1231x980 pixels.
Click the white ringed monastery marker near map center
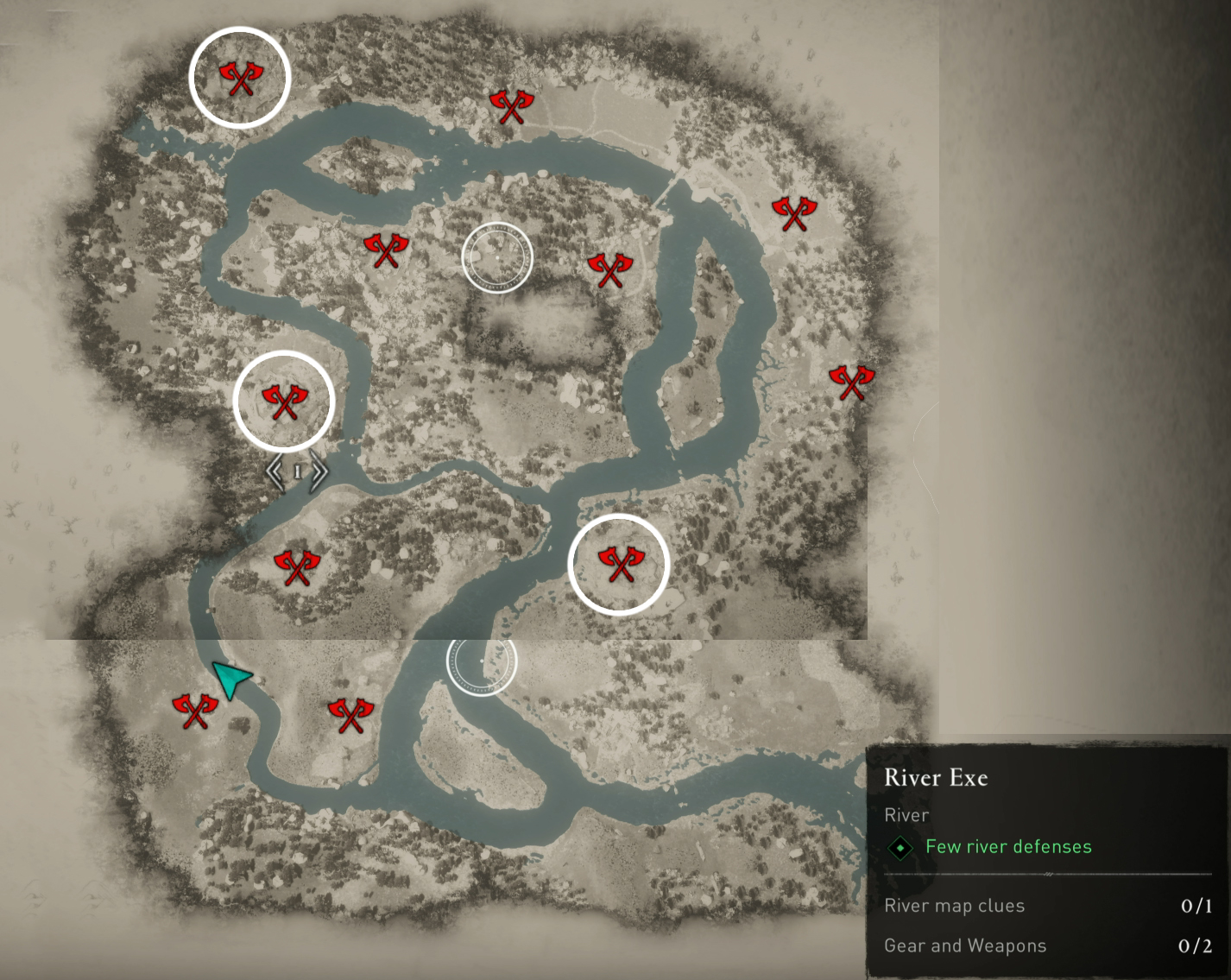[x=498, y=256]
